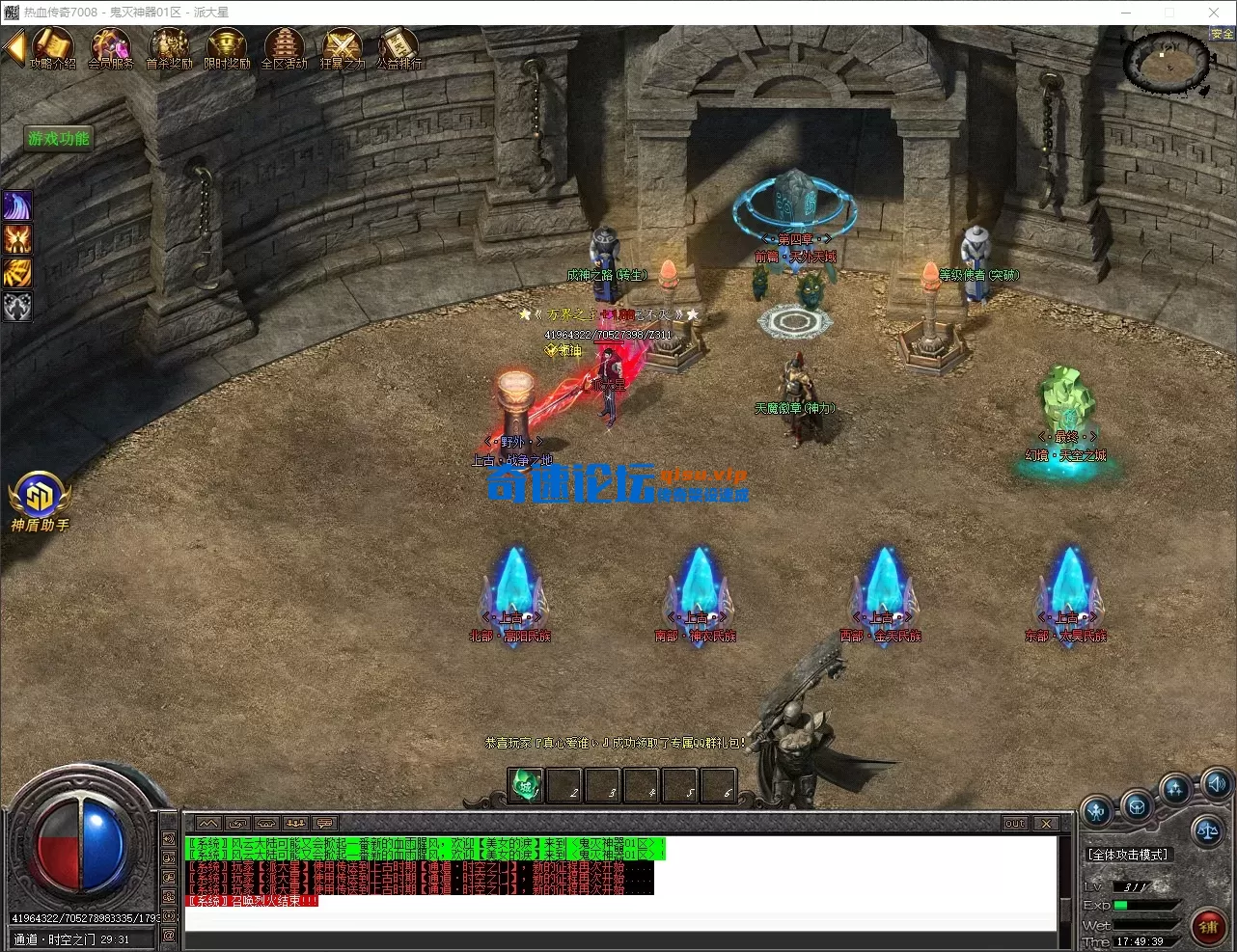
Task: Open 限时奖励 timed rewards
Action: [227, 46]
